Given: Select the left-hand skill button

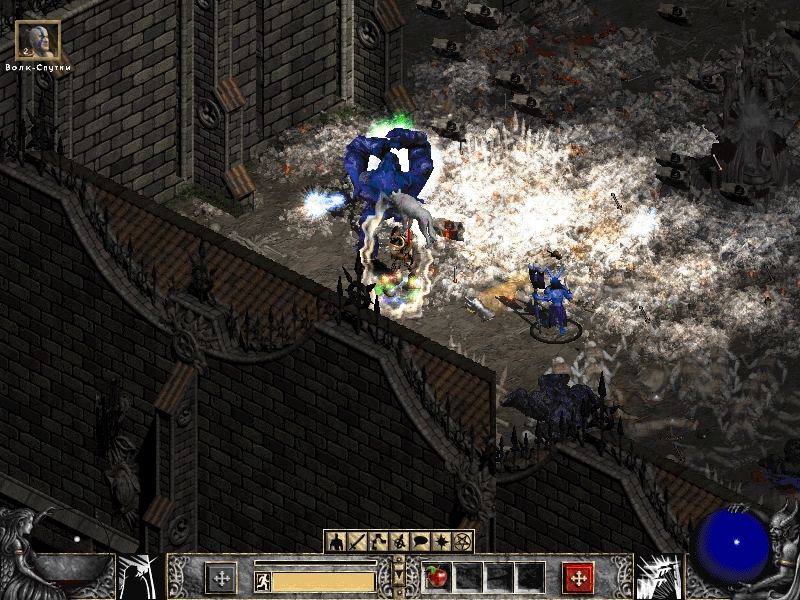Looking at the screenshot, I should (x=221, y=578).
